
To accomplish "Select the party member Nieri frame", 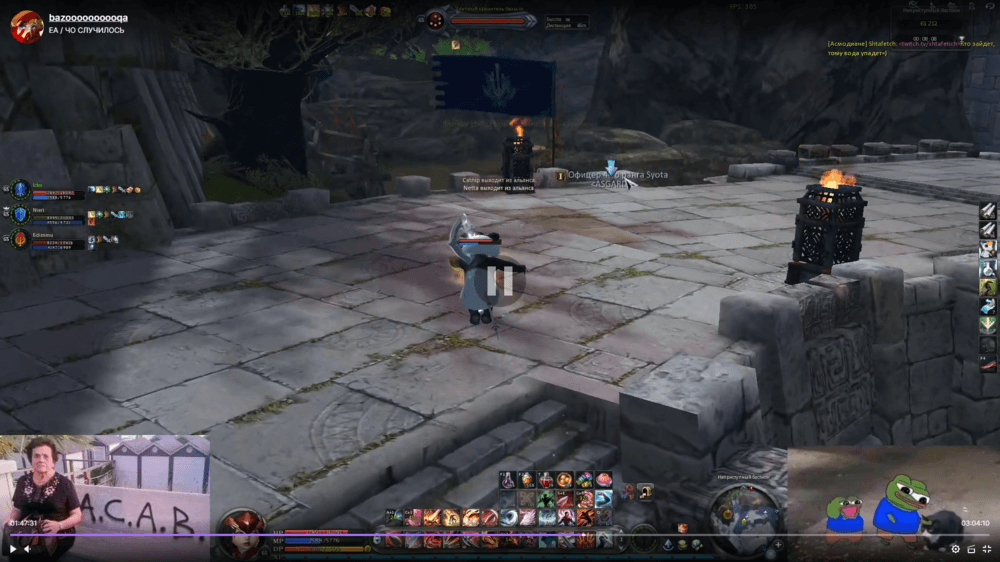I will [21, 214].
